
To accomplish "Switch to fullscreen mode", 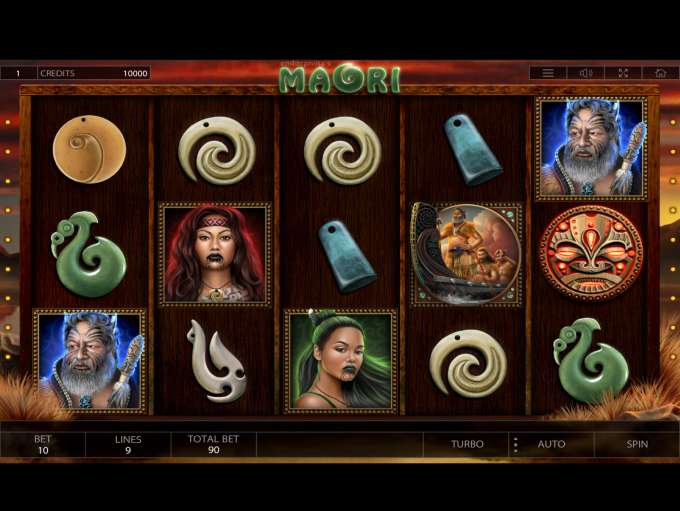I will [x=623, y=73].
